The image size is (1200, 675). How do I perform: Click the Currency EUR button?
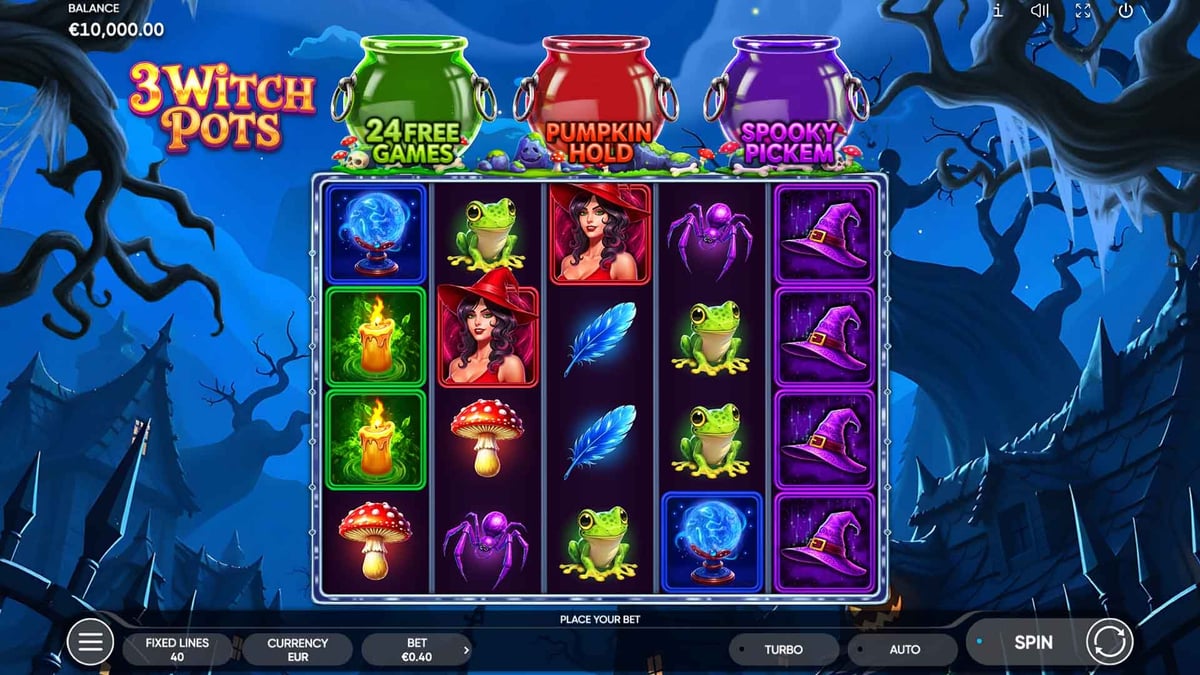pyautogui.click(x=297, y=650)
